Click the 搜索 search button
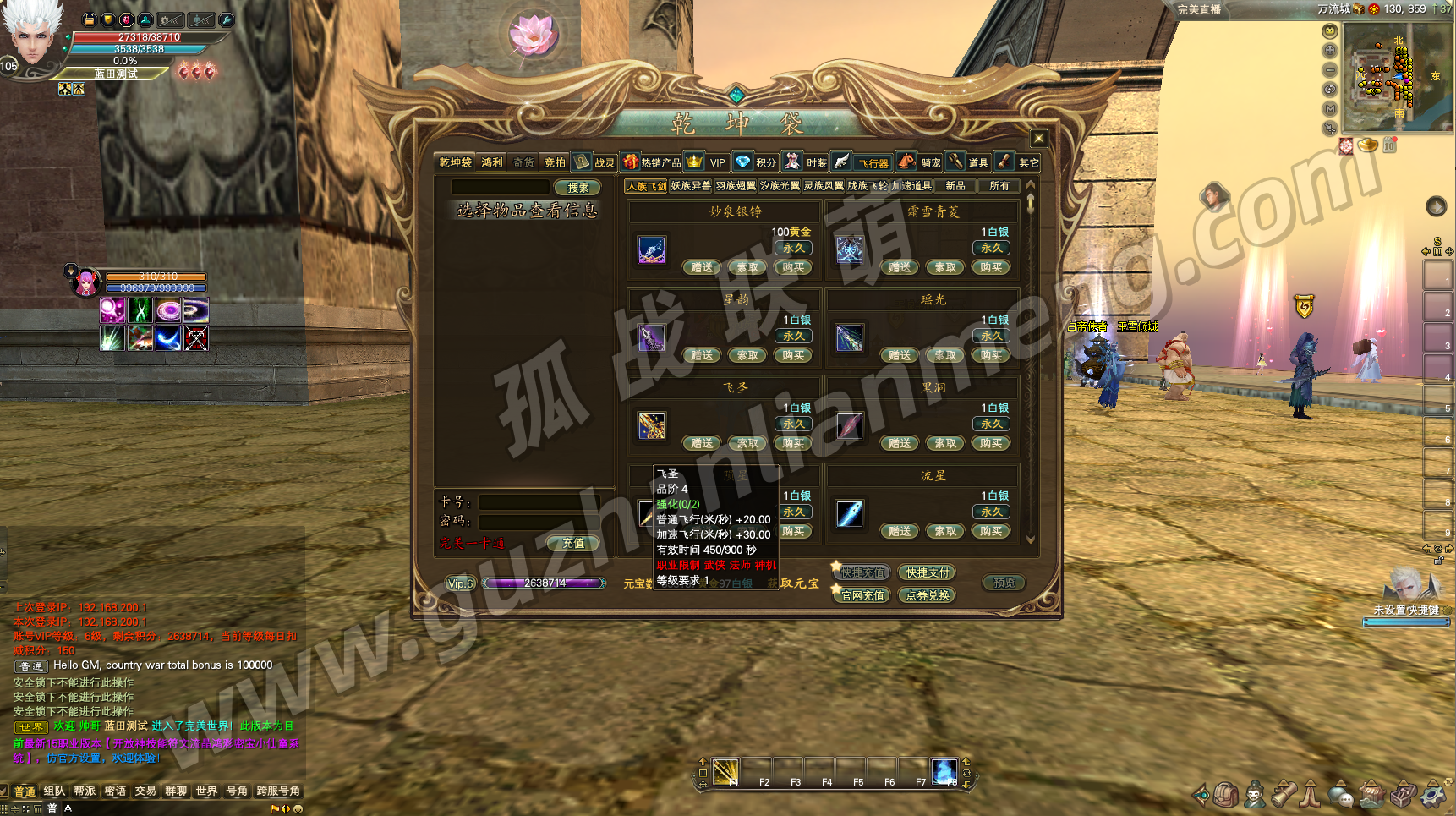This screenshot has height=816, width=1456. pyautogui.click(x=578, y=188)
